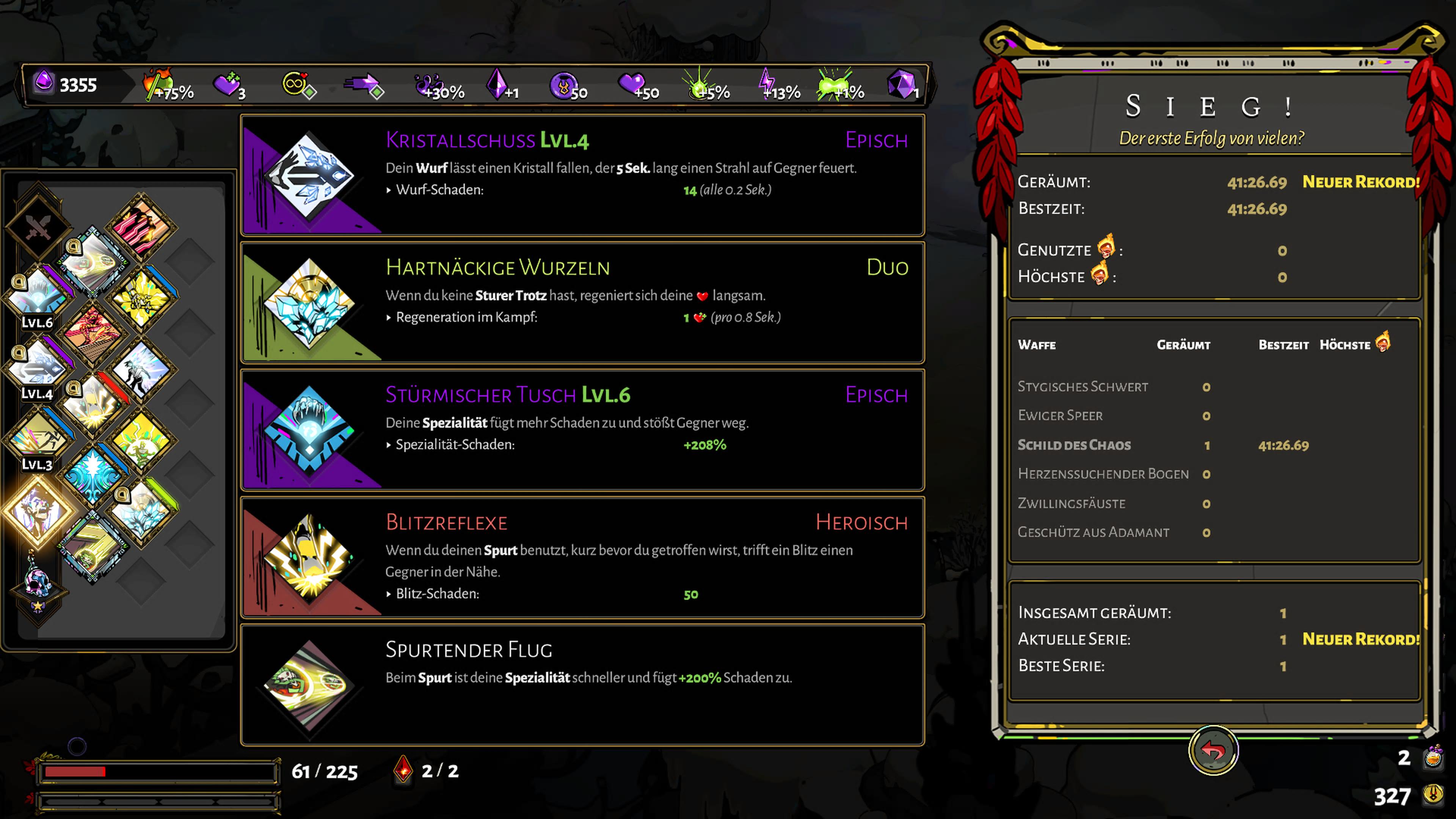Click the red back arrow button
1456x819 pixels.
click(1213, 750)
